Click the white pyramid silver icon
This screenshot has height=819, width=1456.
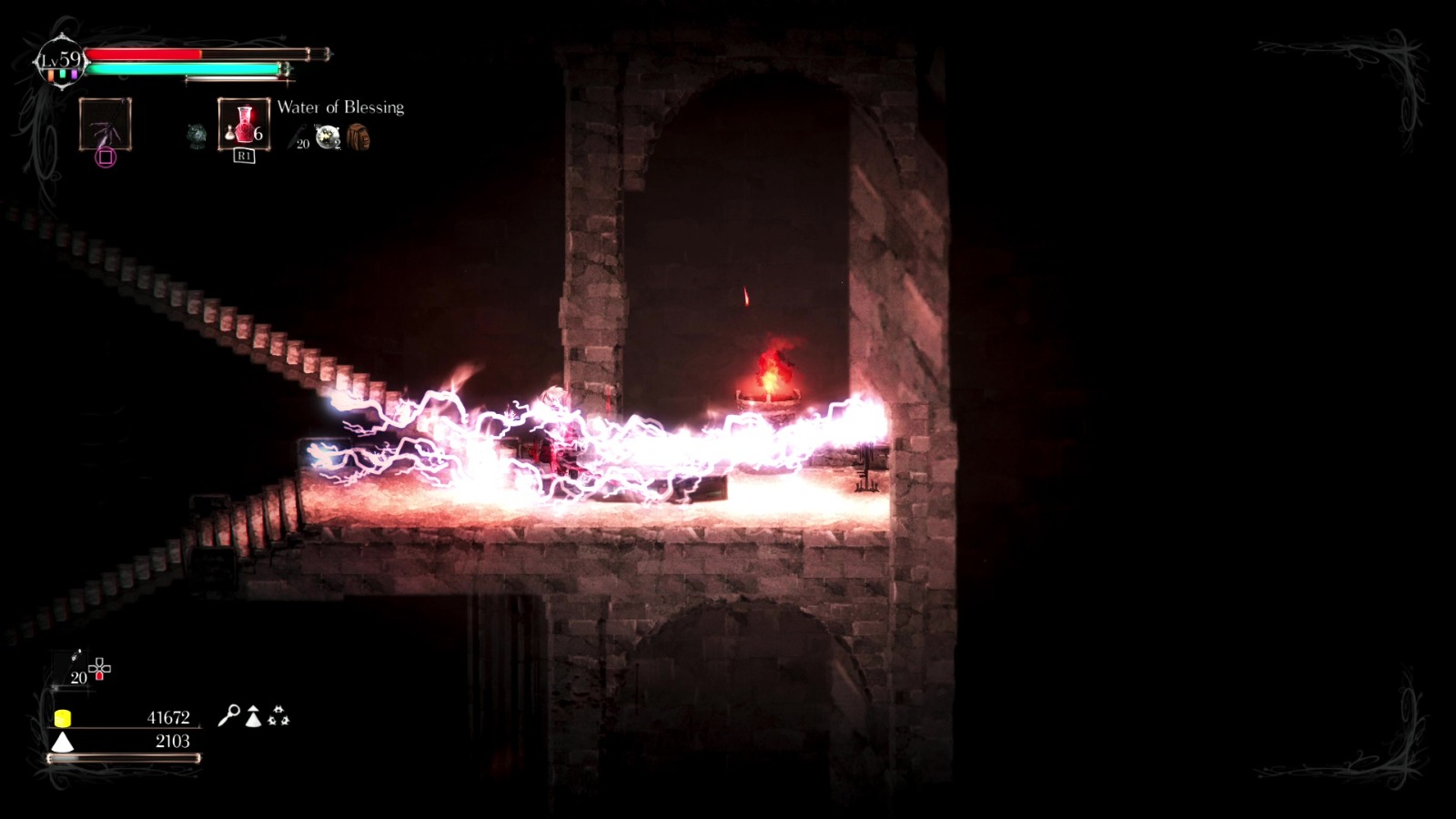[x=63, y=741]
